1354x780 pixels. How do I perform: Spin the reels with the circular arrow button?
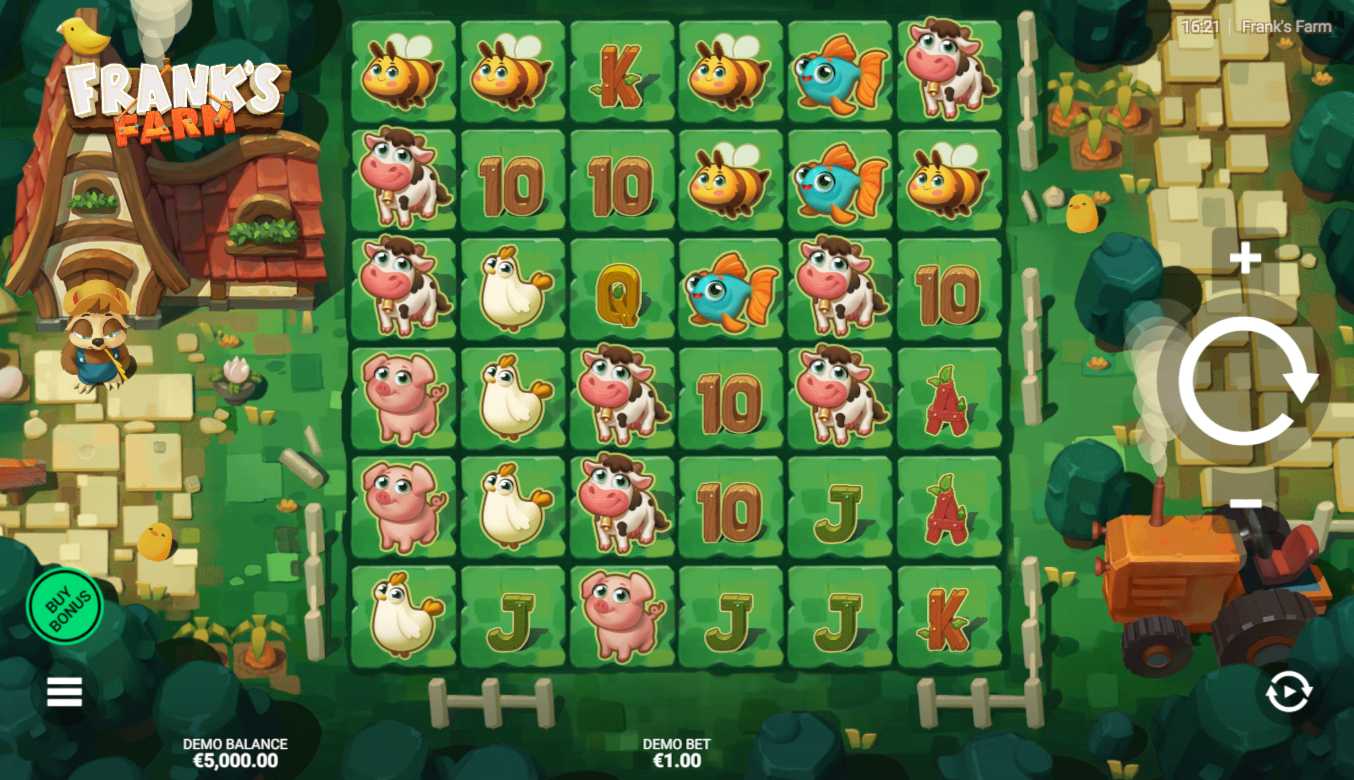(1245, 381)
